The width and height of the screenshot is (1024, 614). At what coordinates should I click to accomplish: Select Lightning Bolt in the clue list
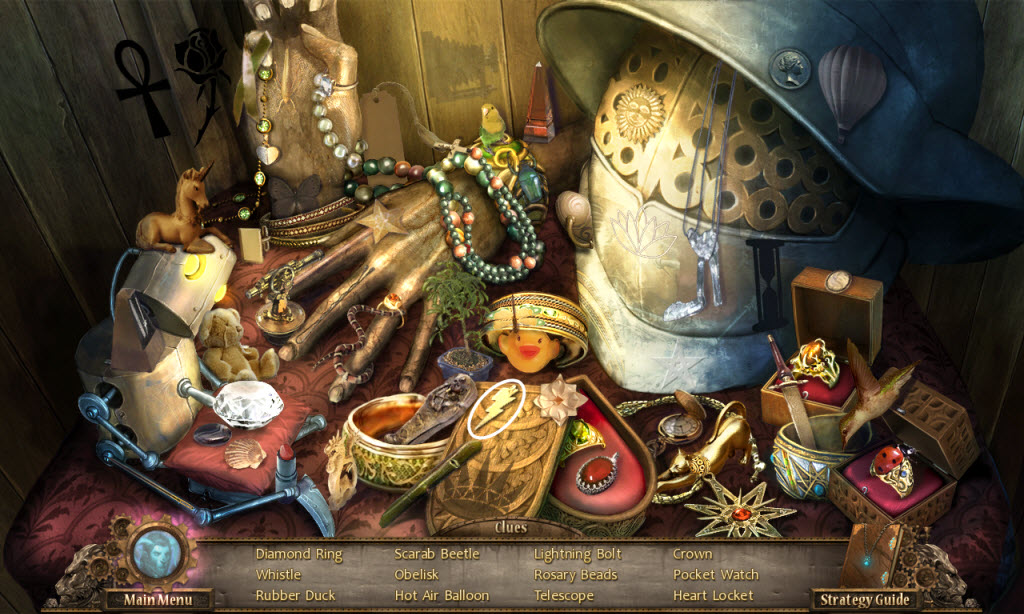click(577, 554)
